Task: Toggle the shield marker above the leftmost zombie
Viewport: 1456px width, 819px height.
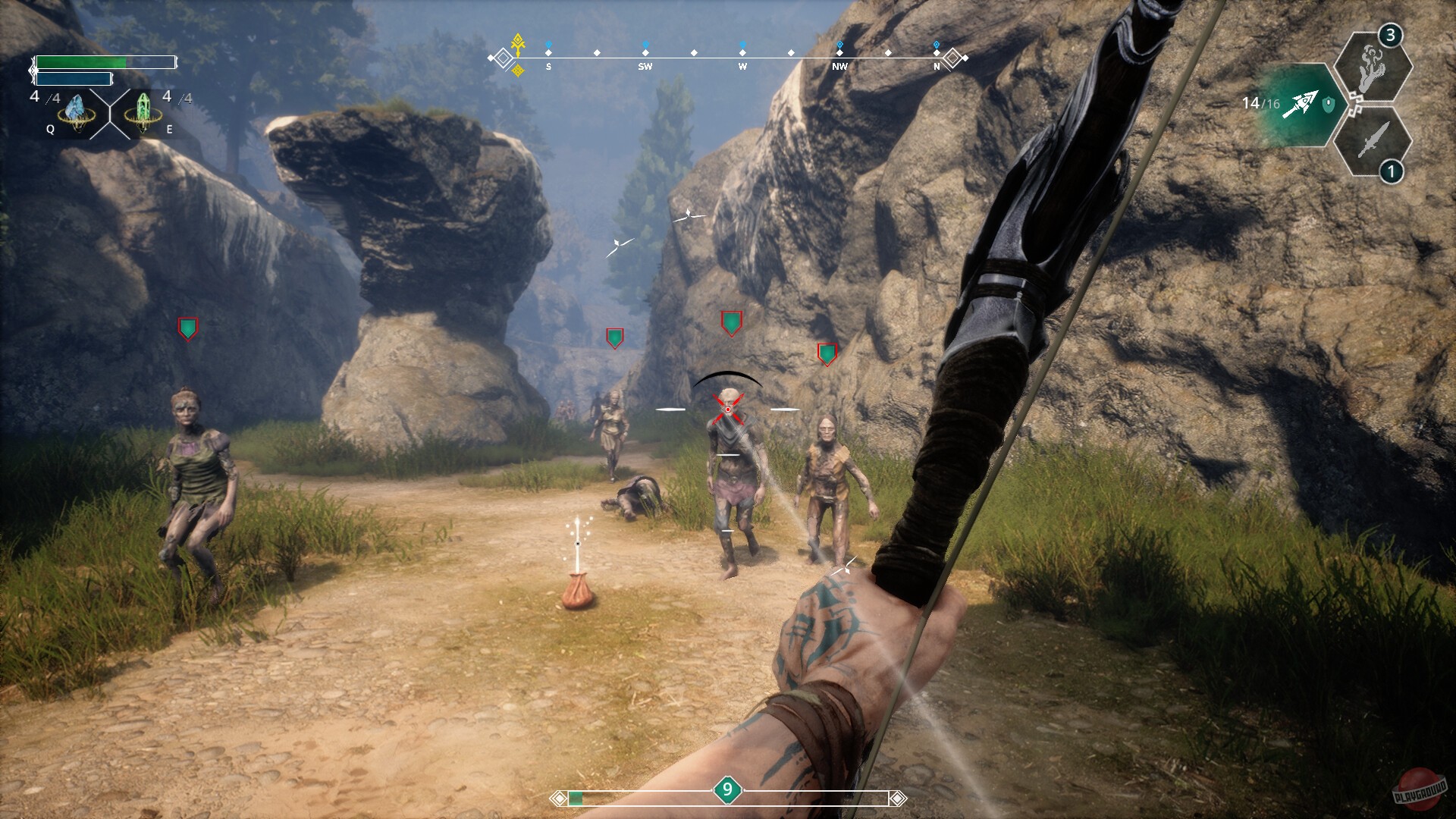Action: (x=187, y=329)
